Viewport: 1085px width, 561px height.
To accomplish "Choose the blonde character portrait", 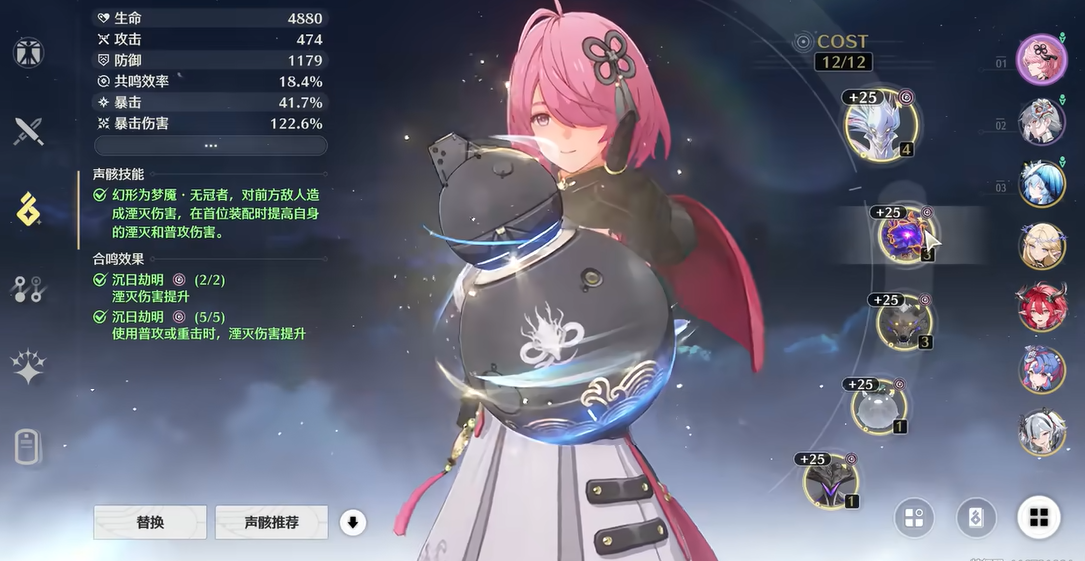I will point(1042,246).
